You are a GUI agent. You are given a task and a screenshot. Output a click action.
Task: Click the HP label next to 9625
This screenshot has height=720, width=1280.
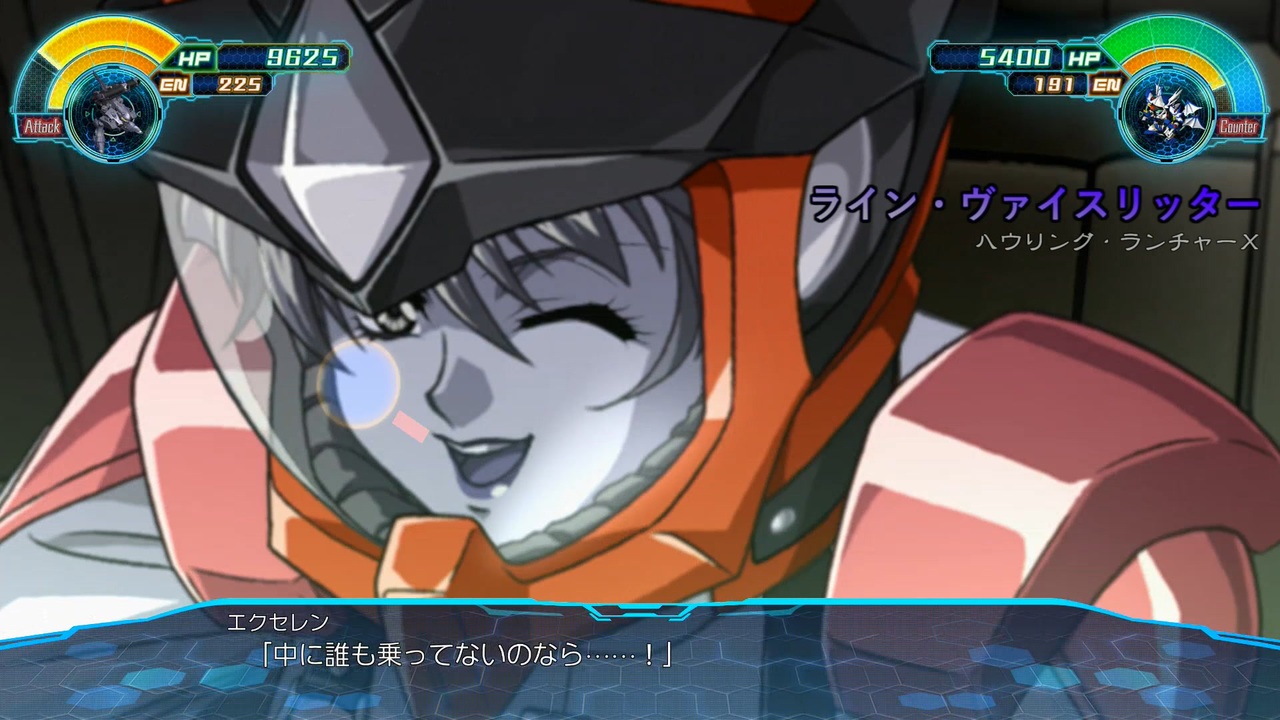(x=196, y=59)
